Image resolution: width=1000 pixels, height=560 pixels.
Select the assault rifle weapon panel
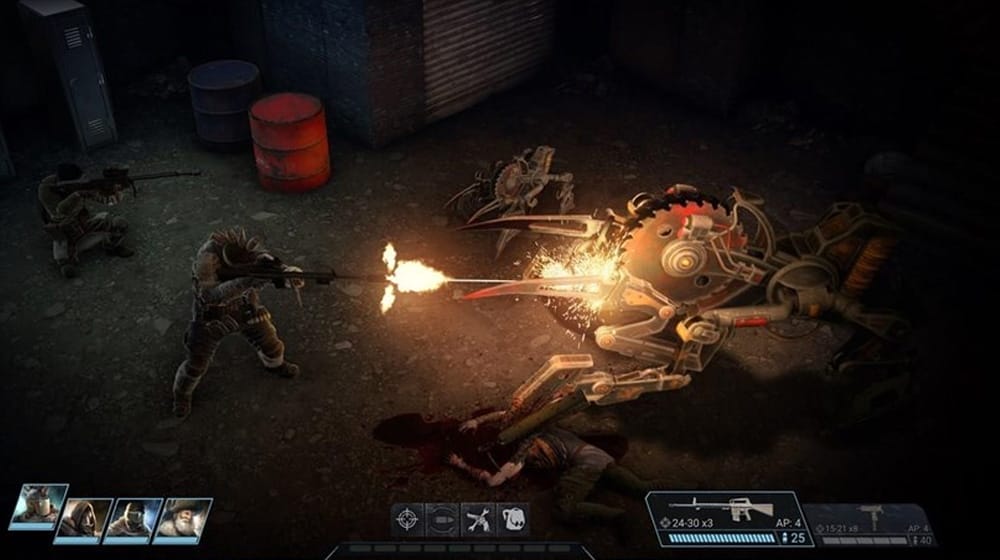click(x=727, y=518)
